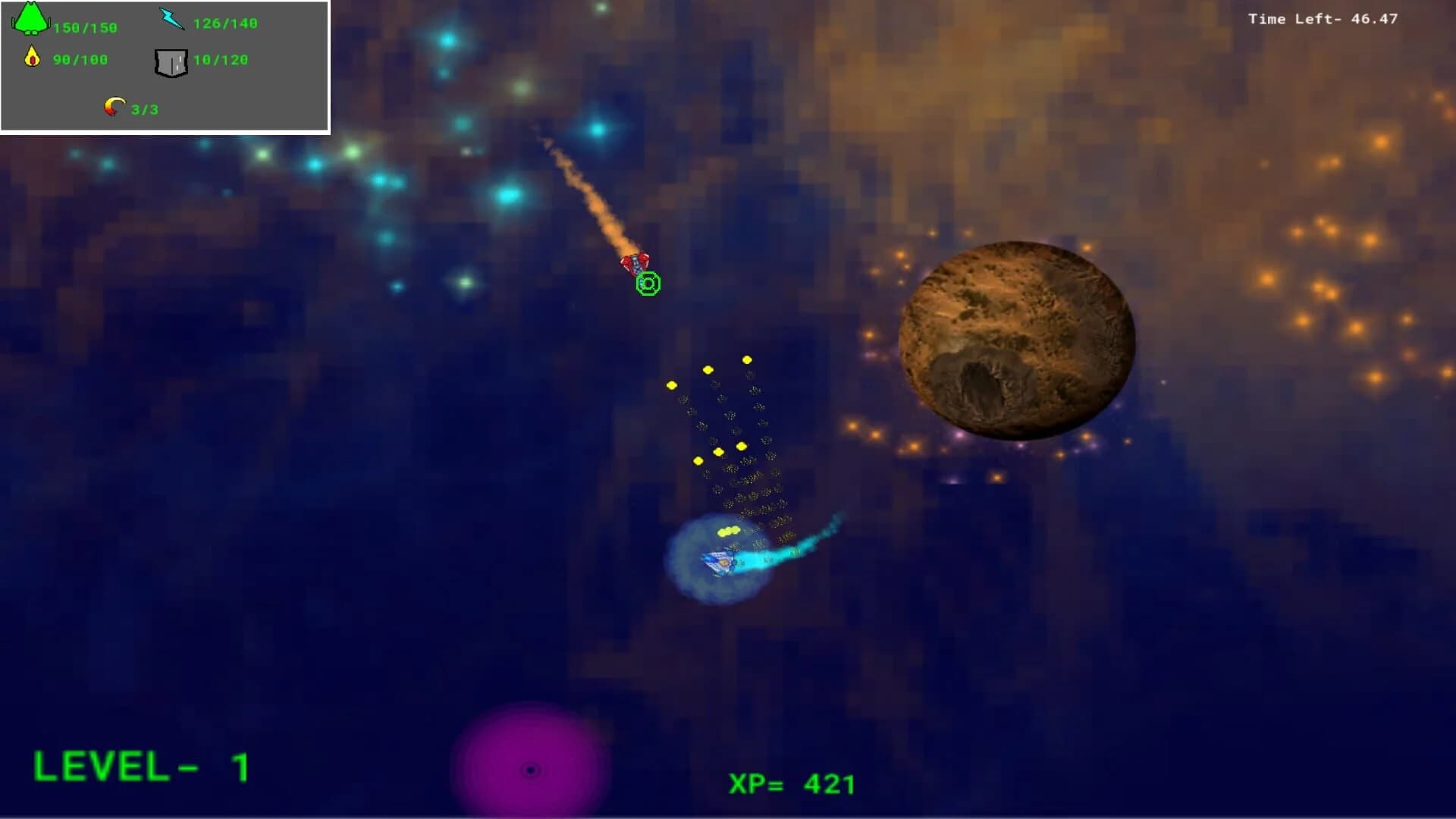Click the 10/120 armor reading
The image size is (1456, 819).
point(223,59)
